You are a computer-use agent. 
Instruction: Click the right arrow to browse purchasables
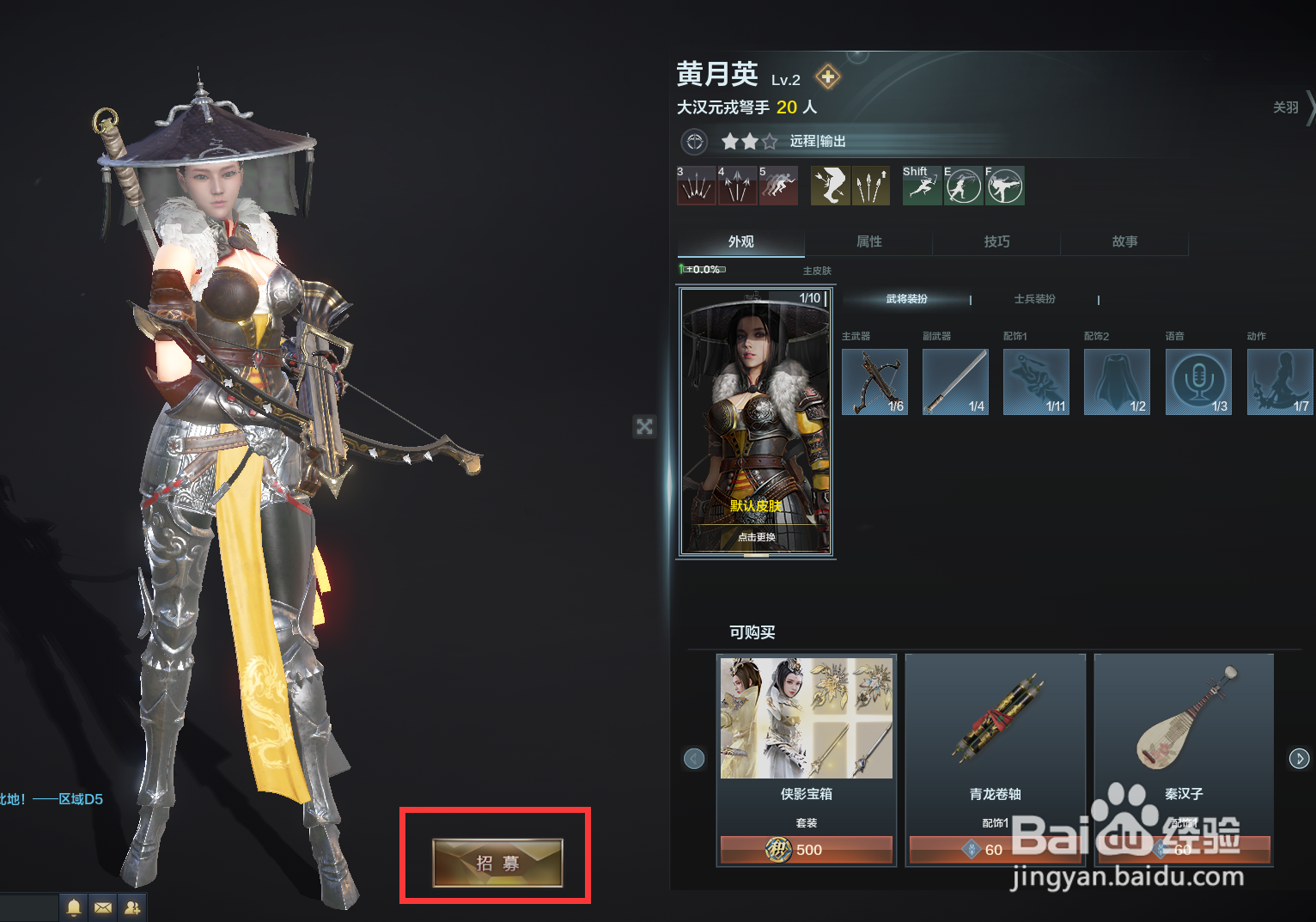coord(1300,759)
